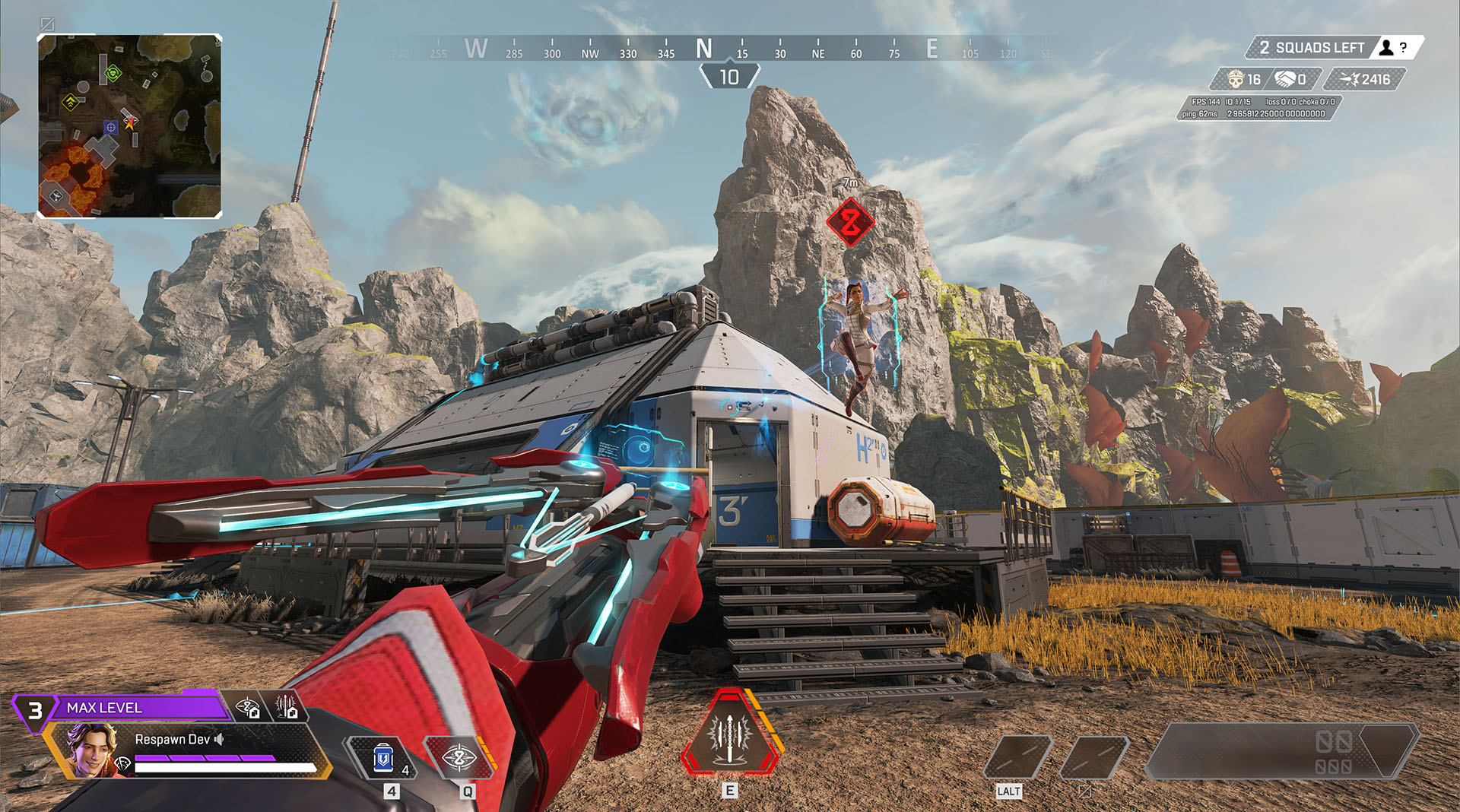Toggle the speaker icon next to Respawn Dev

[219, 739]
